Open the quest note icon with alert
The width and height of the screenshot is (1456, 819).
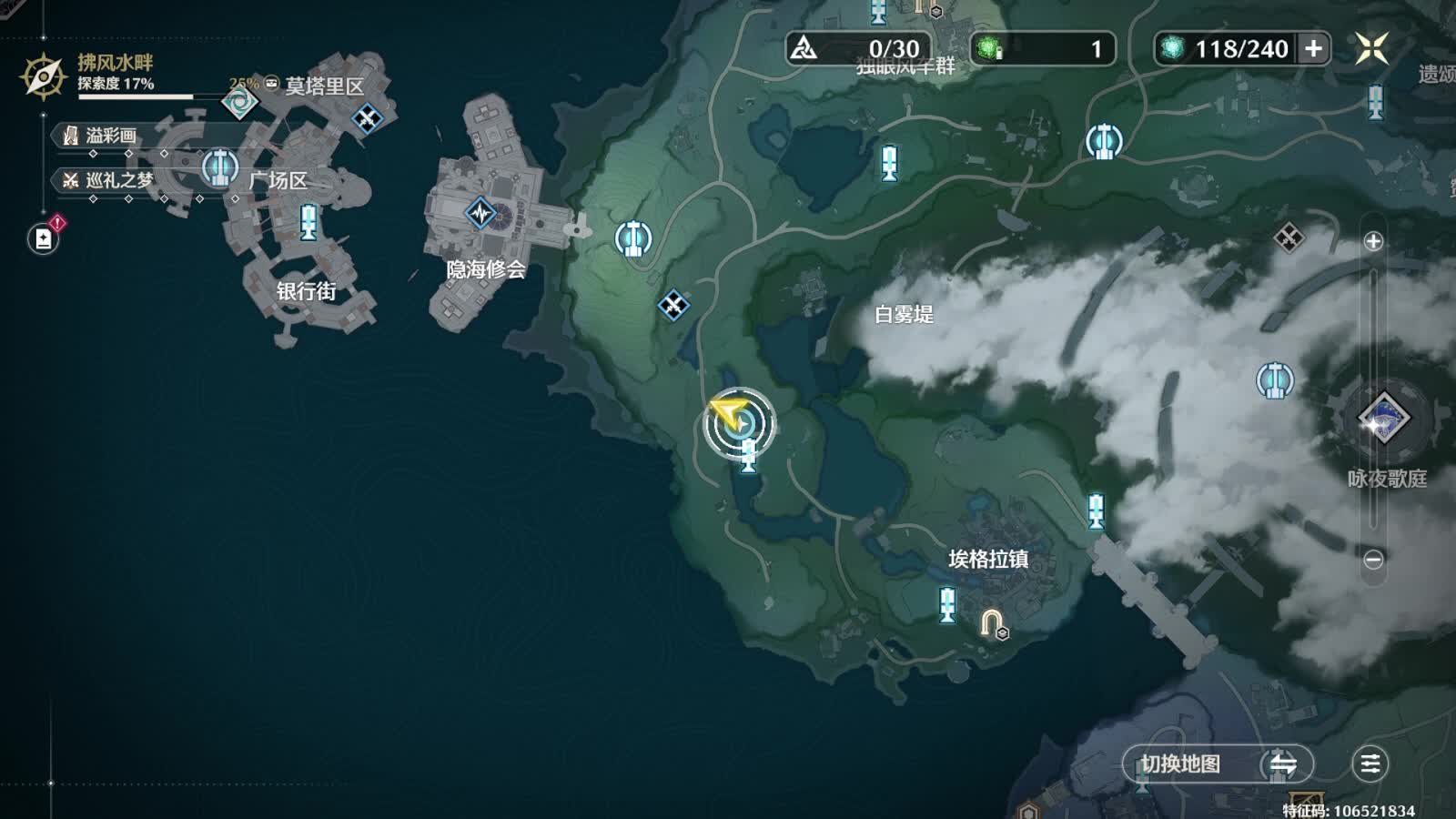44,238
